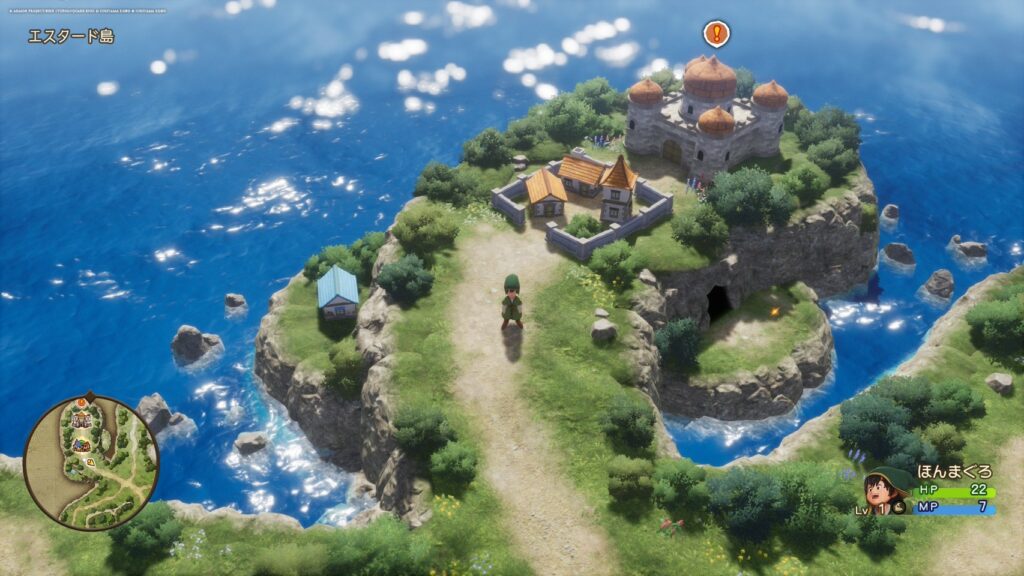Select the hero portrait in the party status
The image size is (1024, 576).
[885, 489]
